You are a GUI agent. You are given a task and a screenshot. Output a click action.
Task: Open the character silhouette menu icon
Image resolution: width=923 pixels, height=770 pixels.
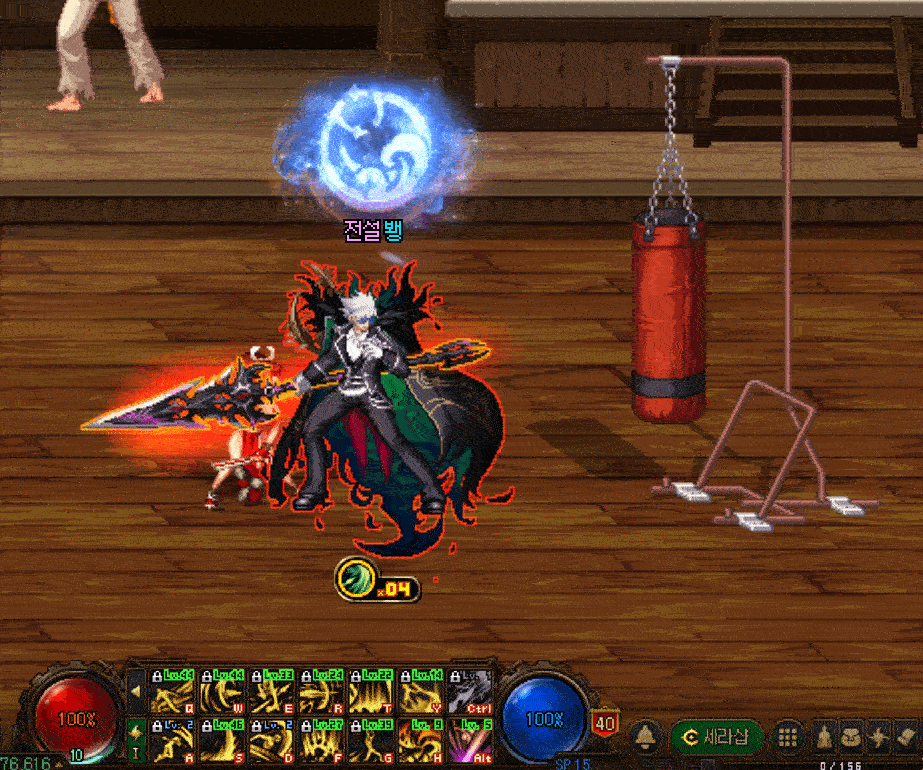[823, 738]
